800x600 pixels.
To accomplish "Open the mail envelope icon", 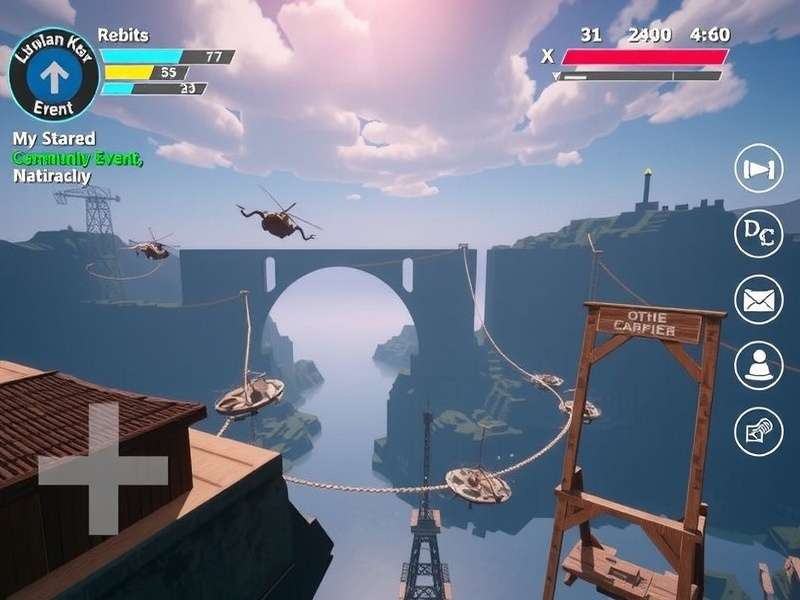I will coord(759,299).
